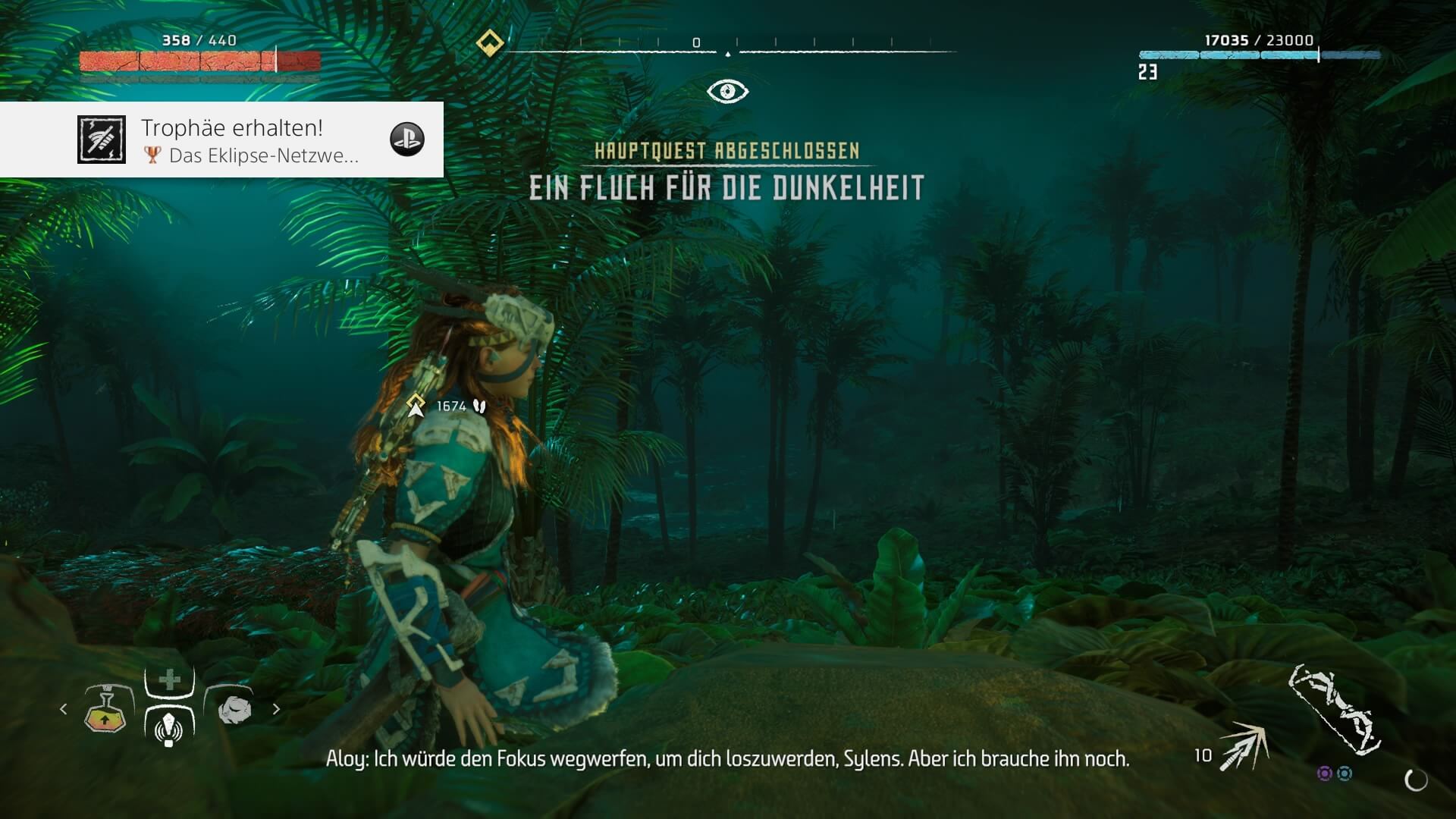Click the trophy icon thumbnail
This screenshot has width=1456, height=819.
(102, 140)
